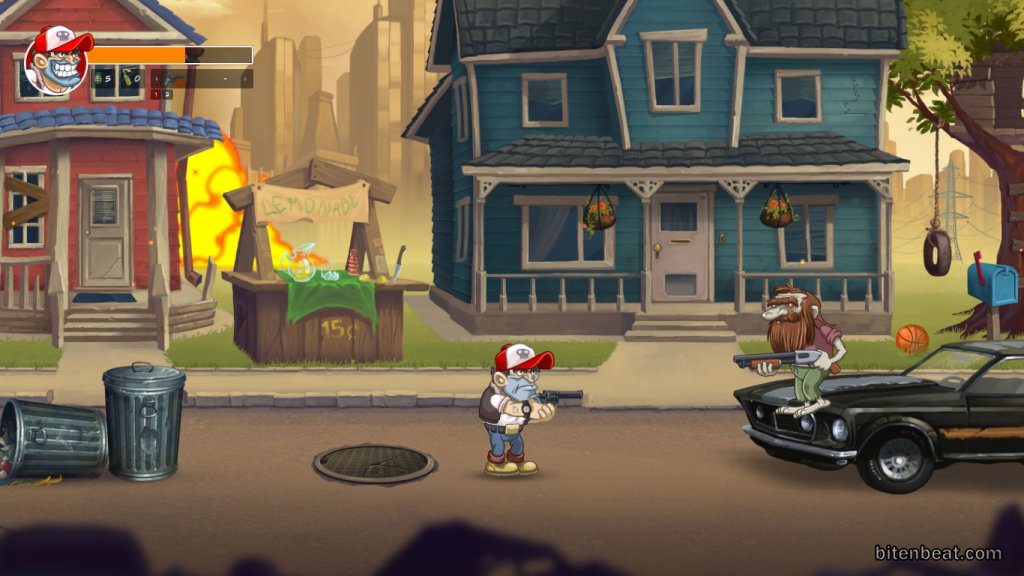This screenshot has width=1024, height=576.
Task: Select the molotov cocktail bottle icon
Action: 127,78
